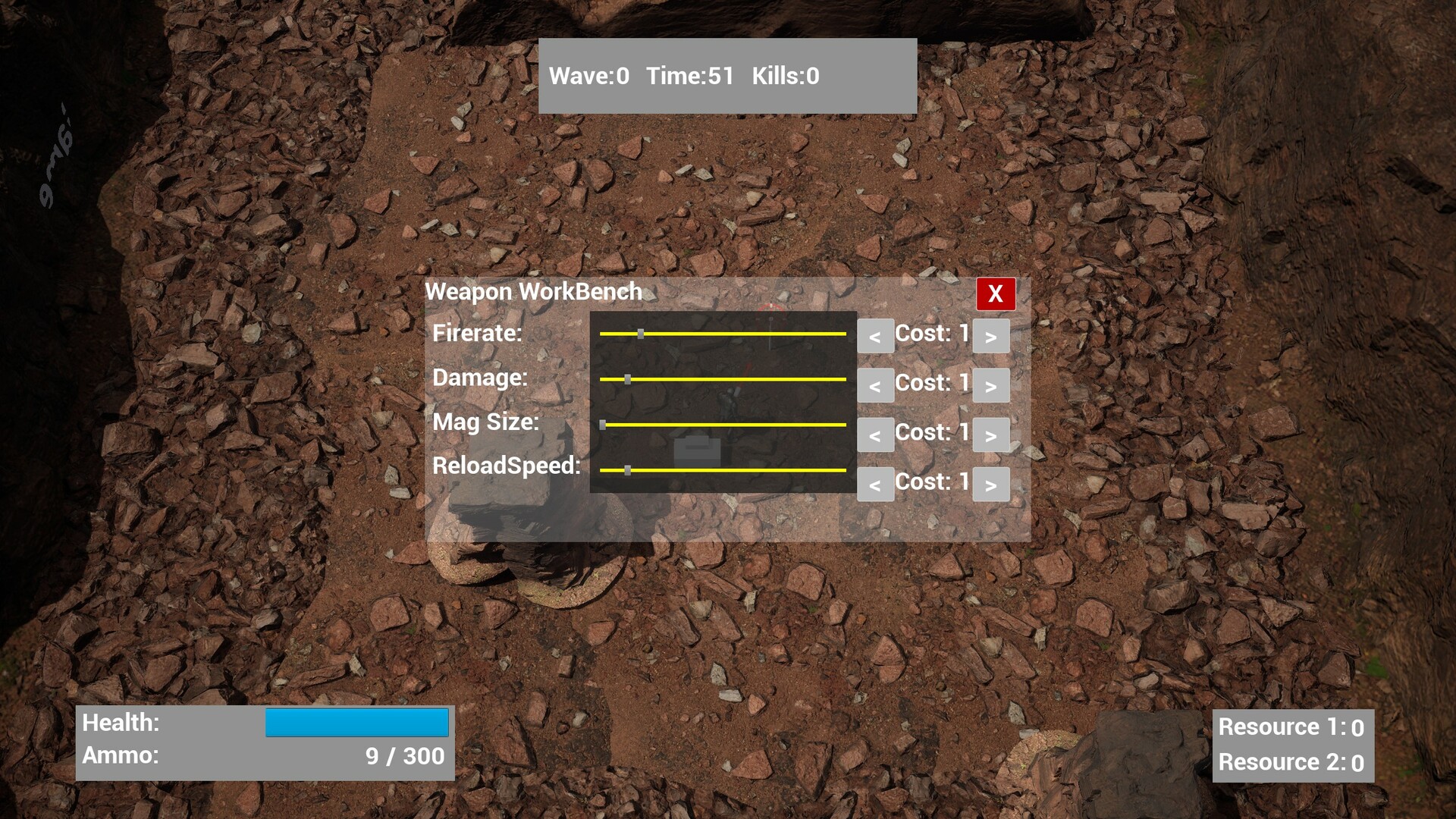Increase the Firerate upgrade level
1456x819 pixels.
[991, 336]
